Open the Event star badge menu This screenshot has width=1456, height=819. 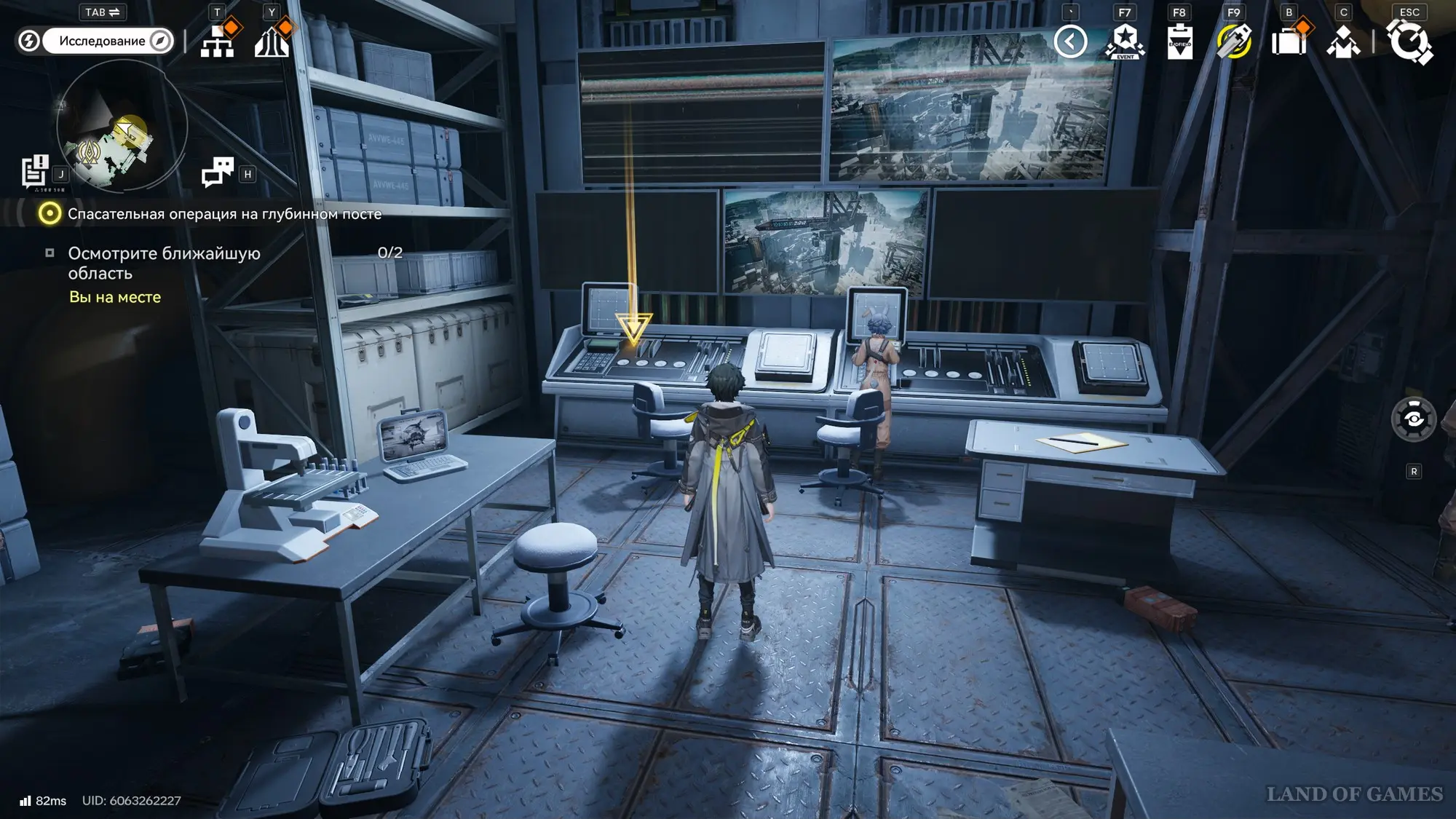[x=1125, y=41]
